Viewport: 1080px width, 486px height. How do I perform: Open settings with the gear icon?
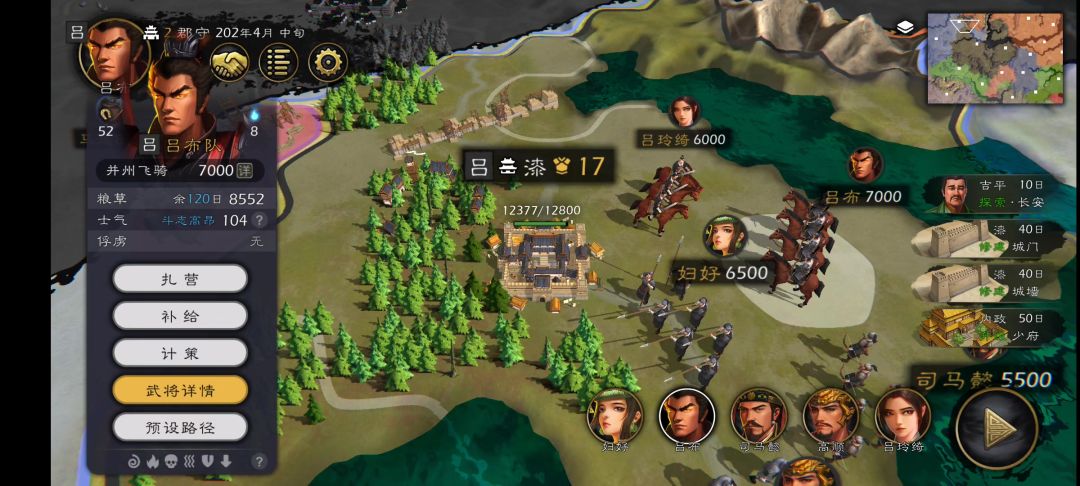327,62
